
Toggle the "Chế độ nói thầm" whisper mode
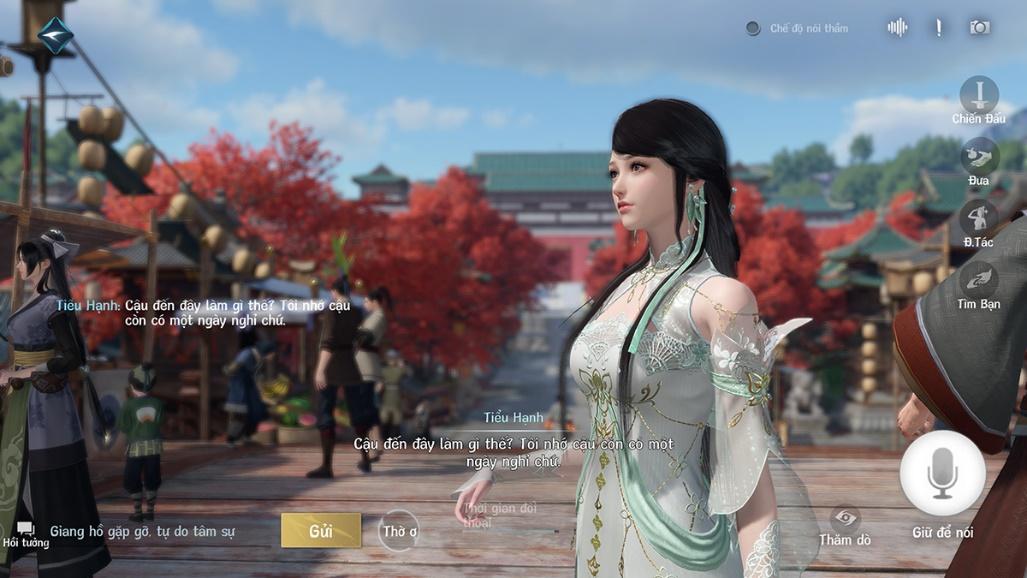pos(753,28)
